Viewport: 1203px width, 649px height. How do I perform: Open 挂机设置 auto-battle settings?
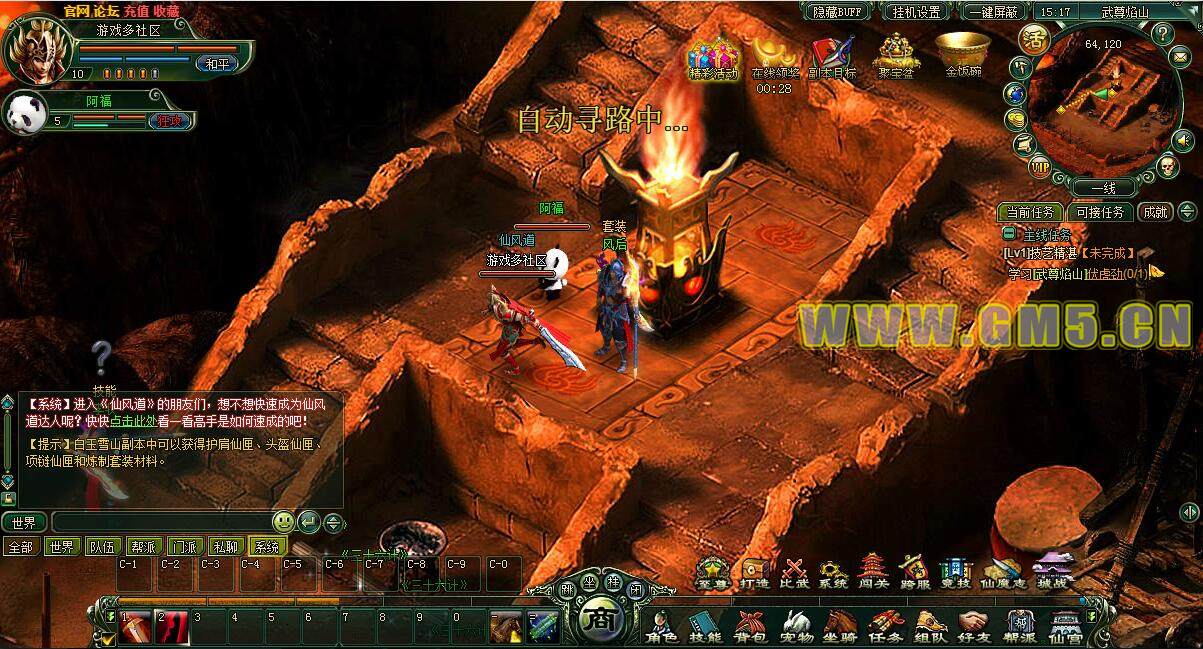915,12
